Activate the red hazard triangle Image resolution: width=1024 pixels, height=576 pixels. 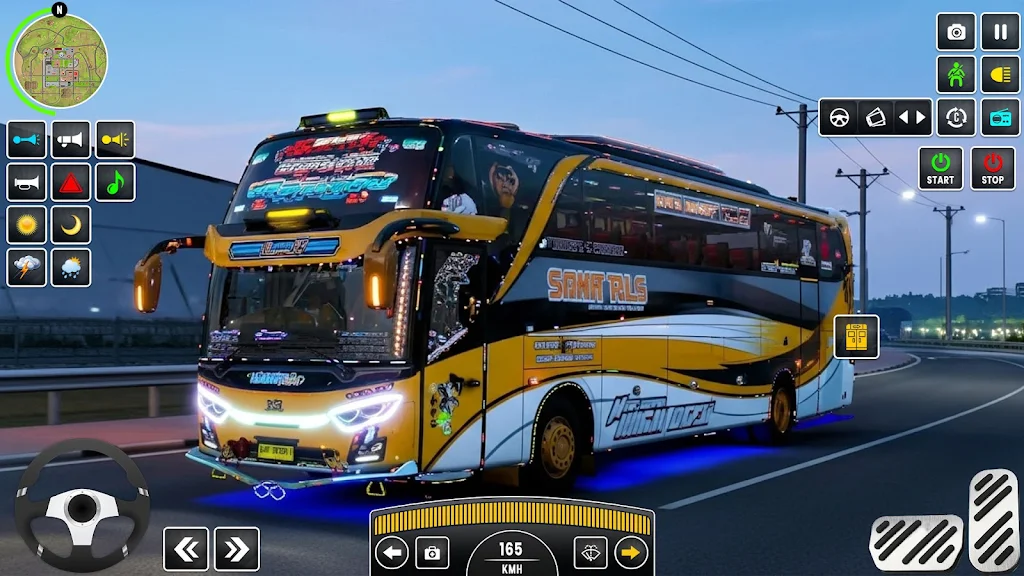pos(71,183)
